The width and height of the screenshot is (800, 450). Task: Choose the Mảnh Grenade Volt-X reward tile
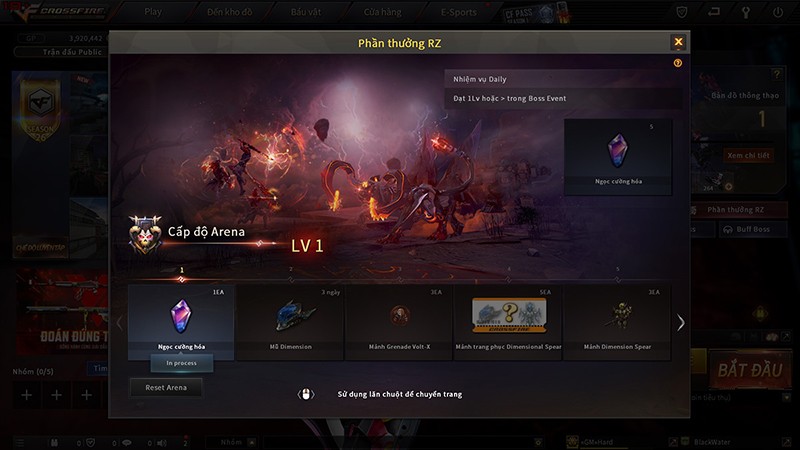point(399,320)
